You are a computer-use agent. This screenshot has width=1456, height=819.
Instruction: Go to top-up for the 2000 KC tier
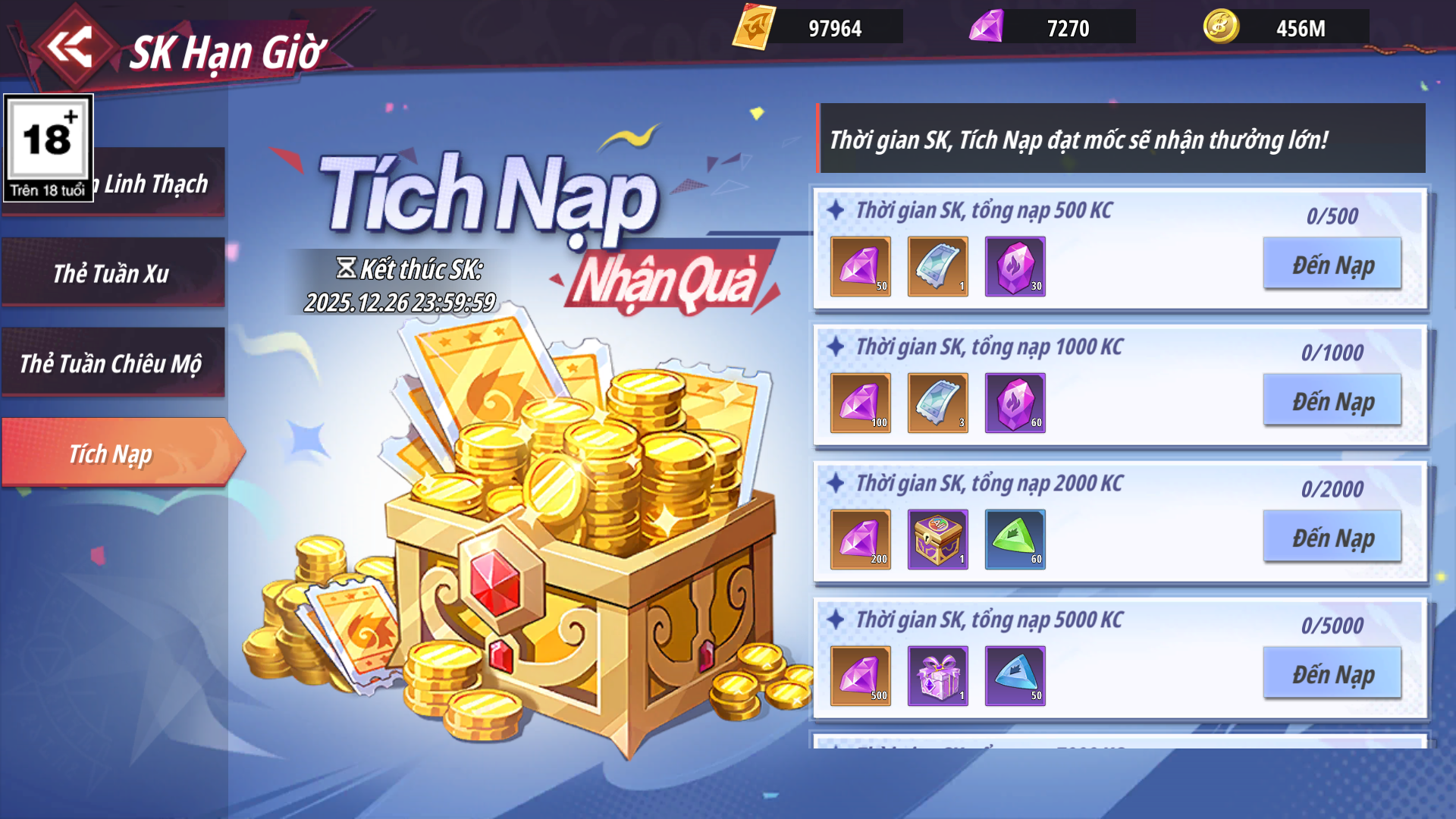pos(1332,538)
